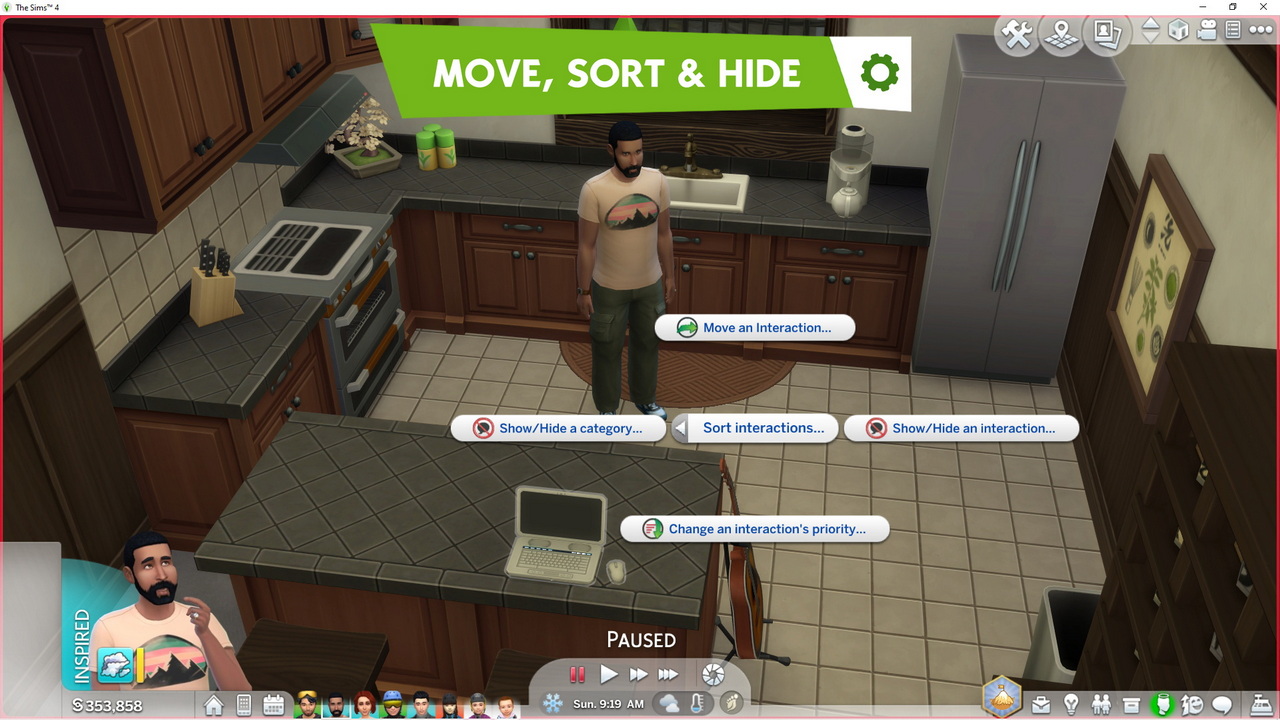The height and width of the screenshot is (720, 1280).
Task: Open the Career panel briefcase icon
Action: point(1041,706)
